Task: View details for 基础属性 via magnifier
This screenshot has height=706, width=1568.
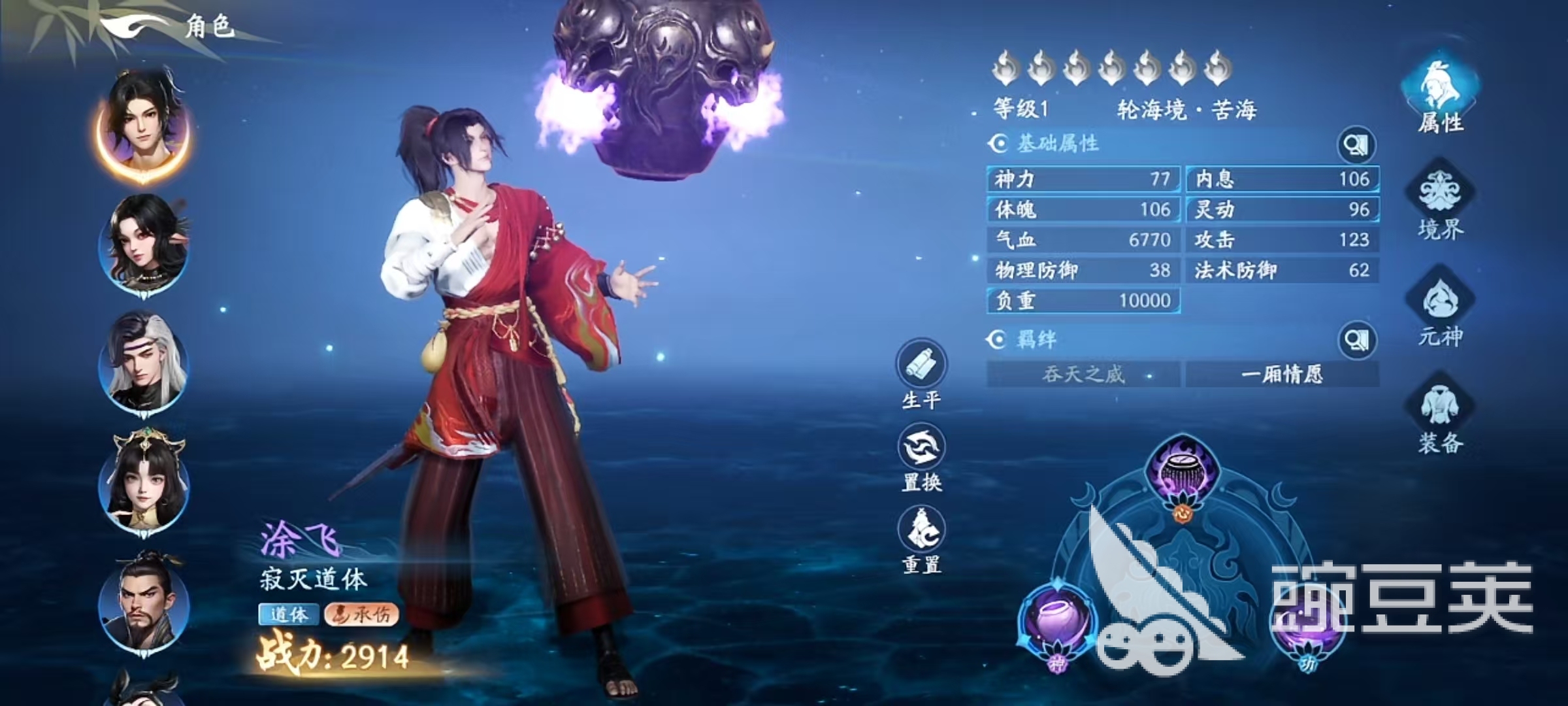Action: coord(1356,144)
